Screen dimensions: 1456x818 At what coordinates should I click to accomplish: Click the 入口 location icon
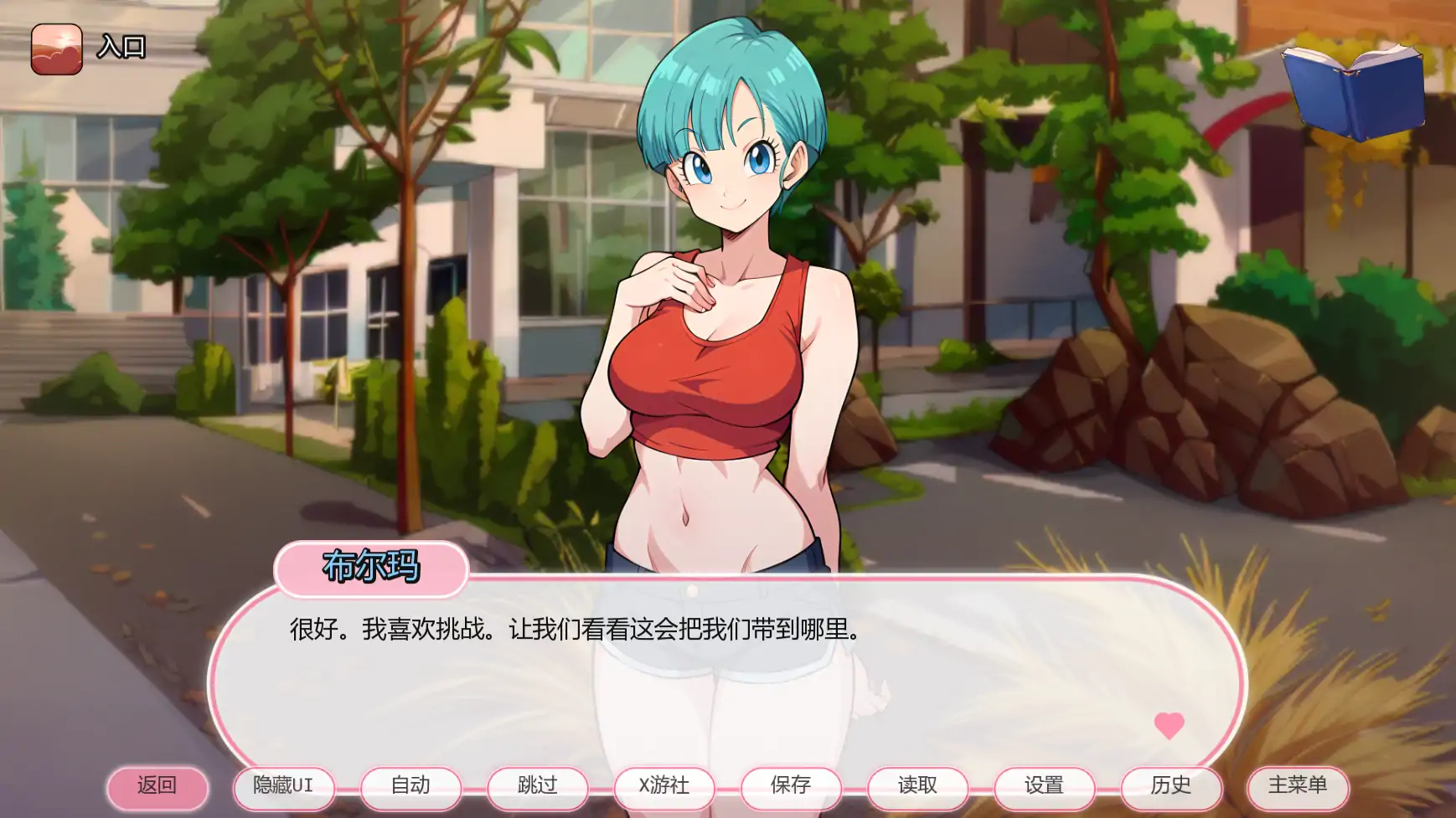[x=57, y=49]
